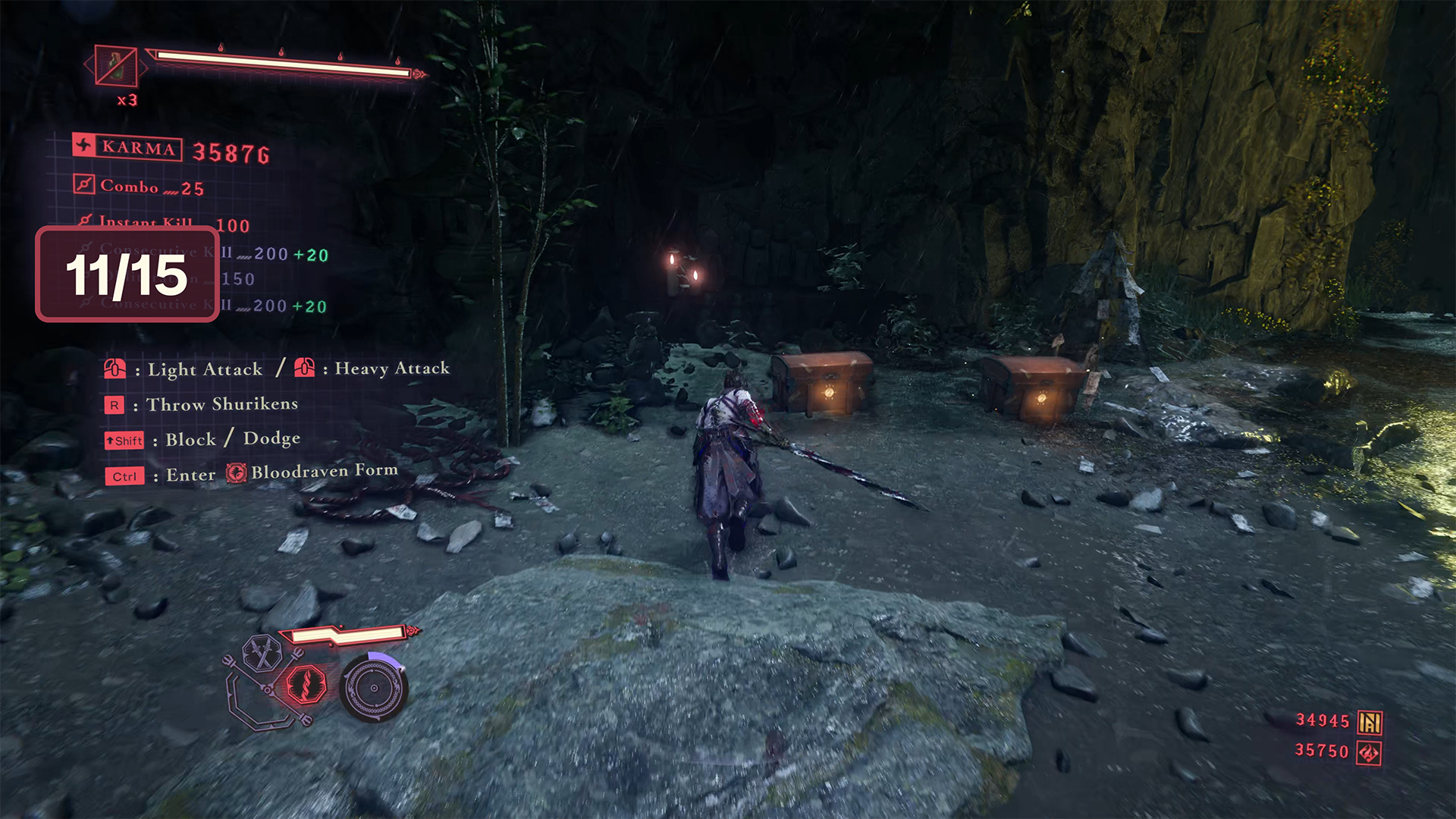This screenshot has width=1456, height=819.
Task: Use the healing gourd item icon
Action: [x=116, y=66]
